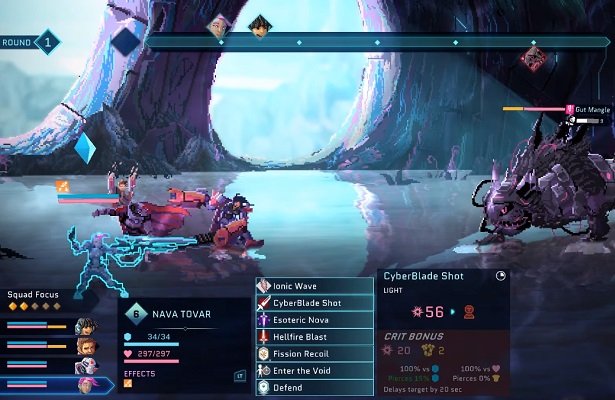Viewport: 615px width, 400px height.
Task: Click the orange effect icon under Effects
Action: click(x=128, y=385)
